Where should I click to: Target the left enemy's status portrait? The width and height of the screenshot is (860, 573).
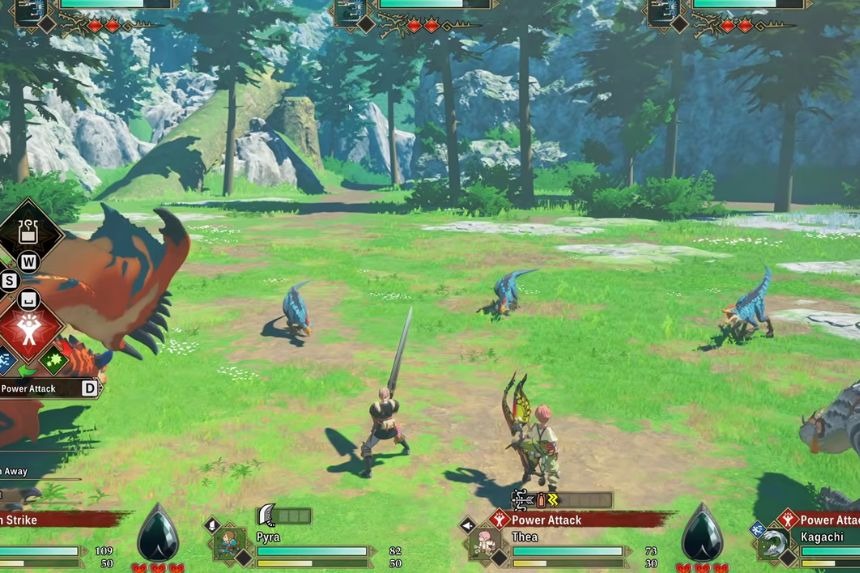30,9
